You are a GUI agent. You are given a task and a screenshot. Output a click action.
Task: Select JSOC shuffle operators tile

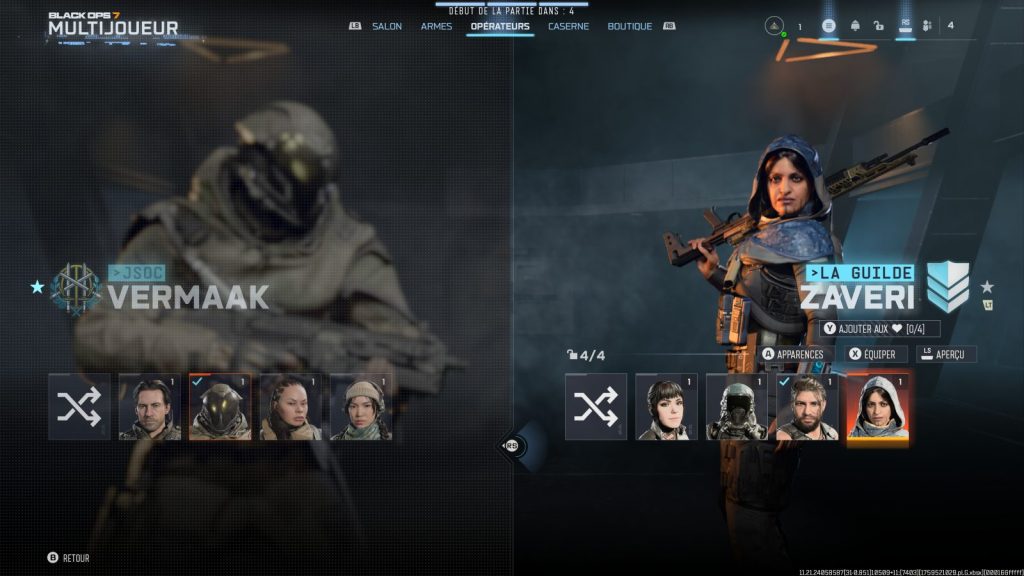79,407
